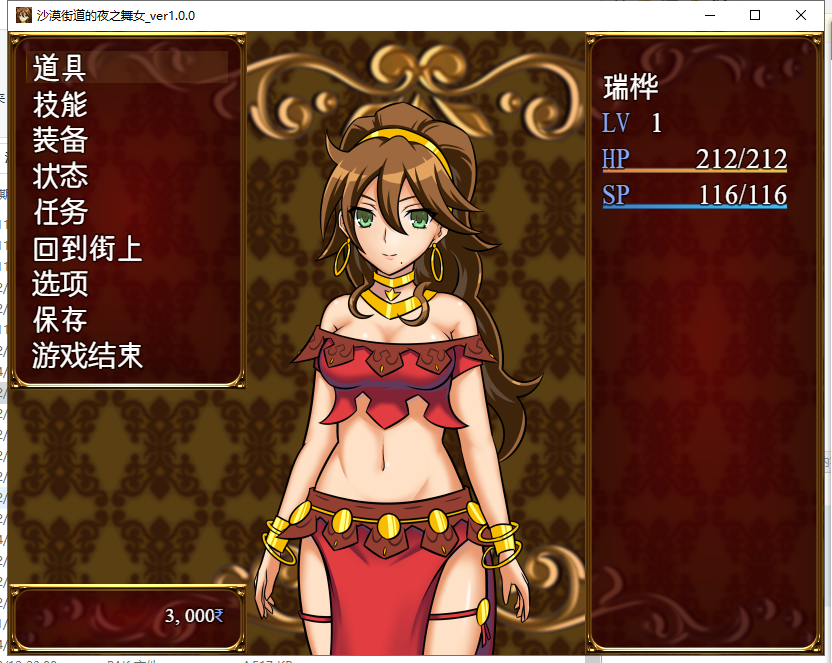
Task: Open the 任务 (Quests) list
Action: [x=60, y=212]
